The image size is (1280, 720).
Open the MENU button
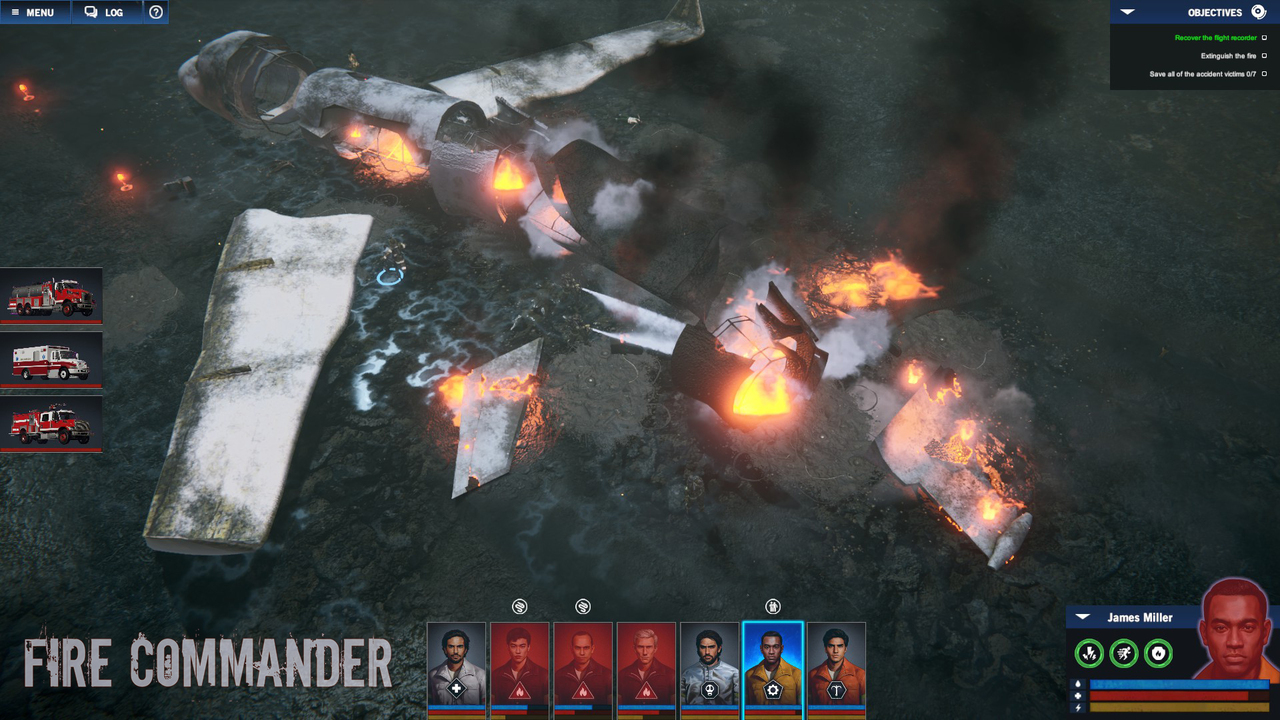point(34,12)
